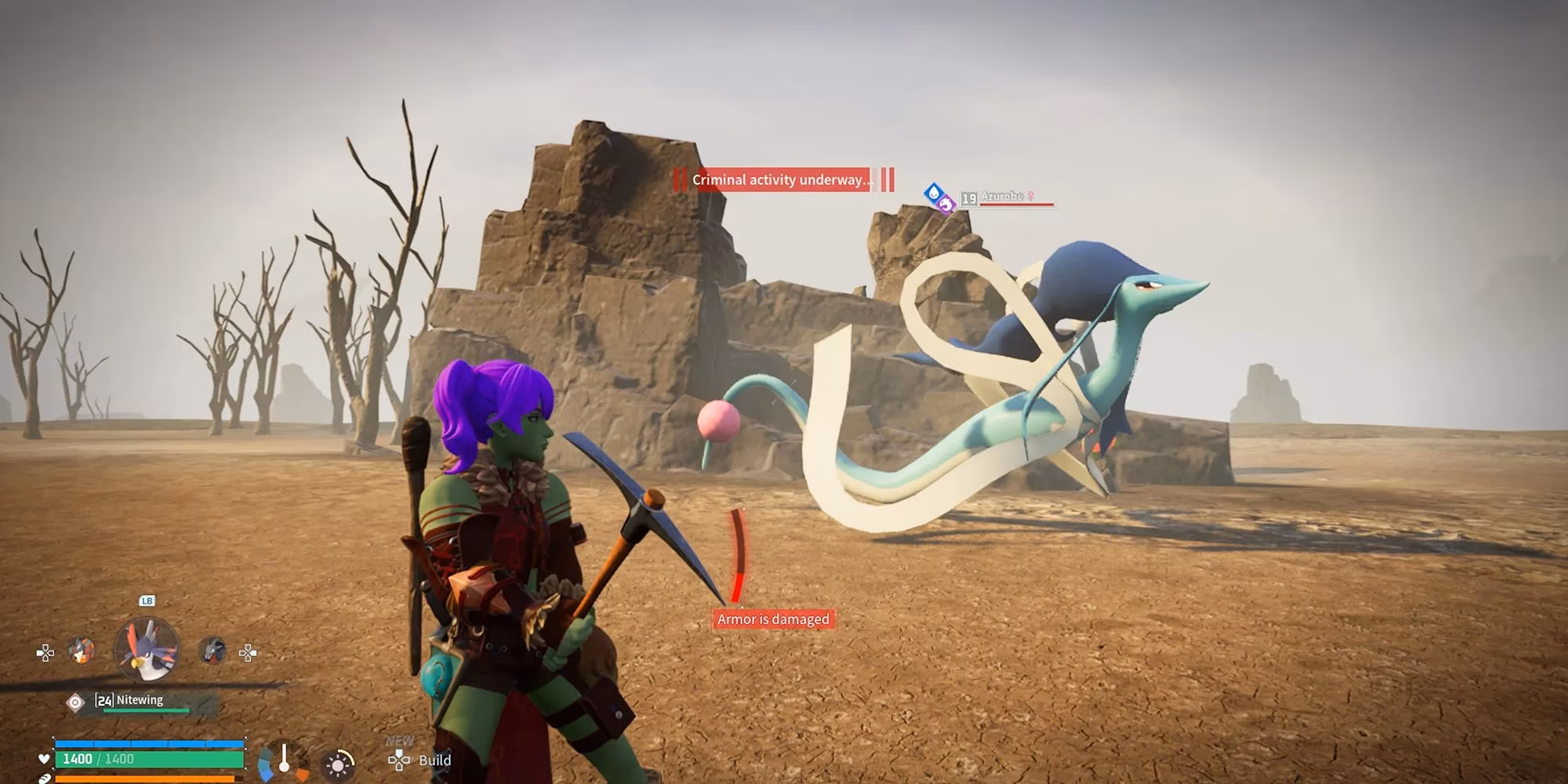Click the Pal sphere icon beside Nitewing
The image size is (1568, 784).
tap(75, 702)
